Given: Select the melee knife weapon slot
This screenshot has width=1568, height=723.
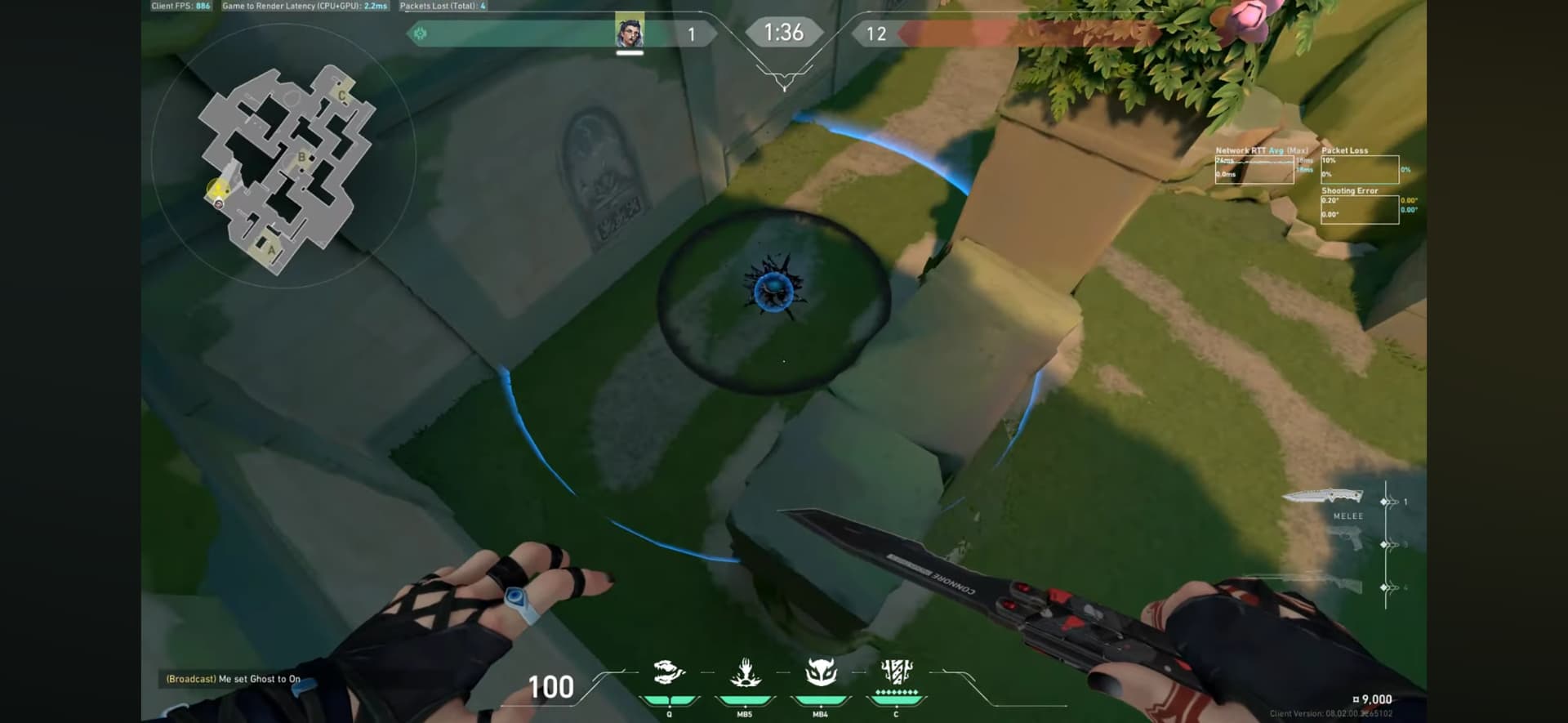Looking at the screenshot, I should coord(1323,495).
